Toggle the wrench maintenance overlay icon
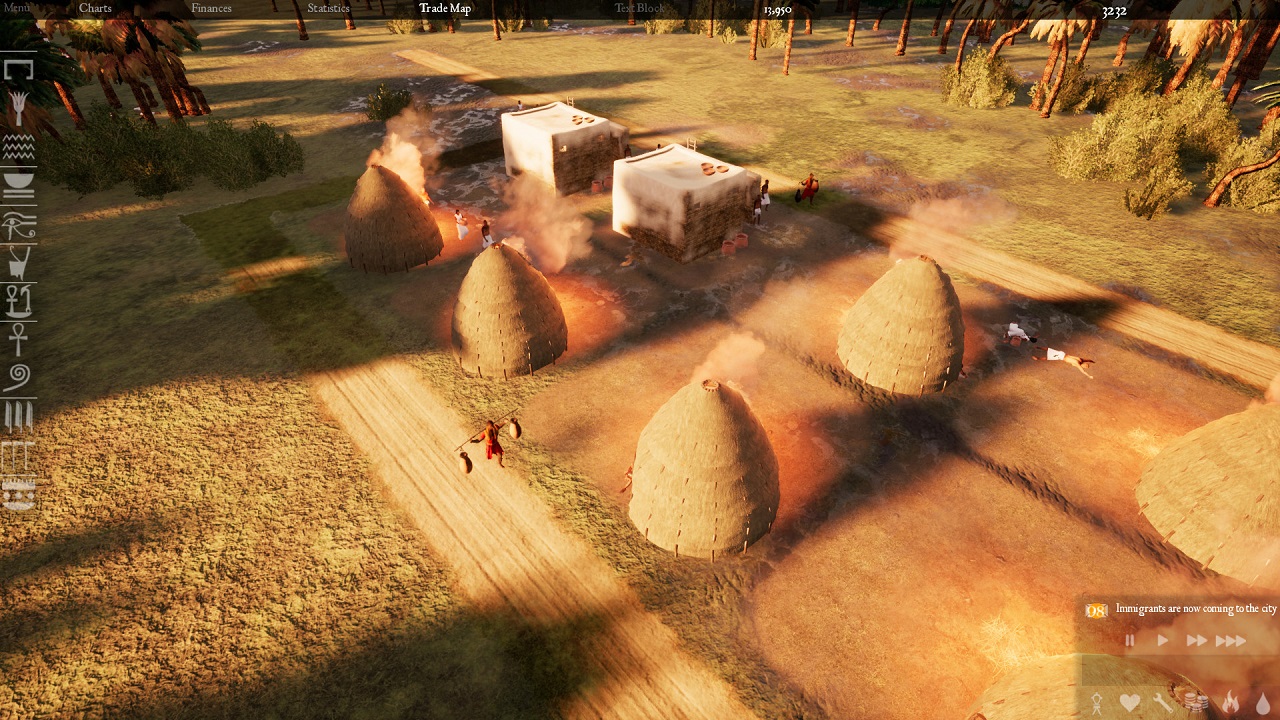Screen dimensions: 1280x720 [x=1162, y=703]
